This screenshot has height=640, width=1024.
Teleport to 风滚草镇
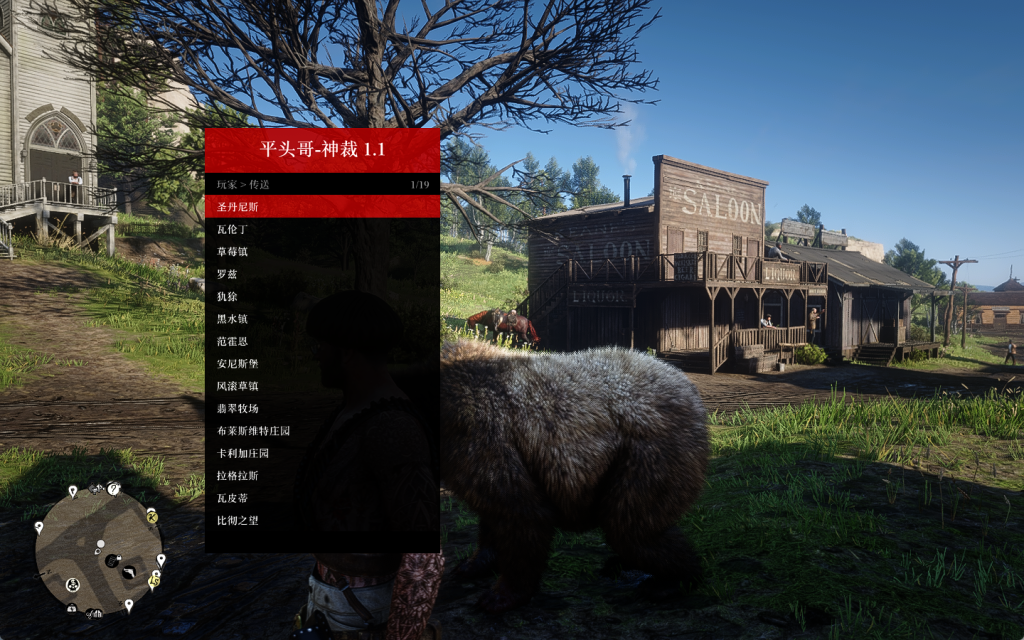[322, 386]
